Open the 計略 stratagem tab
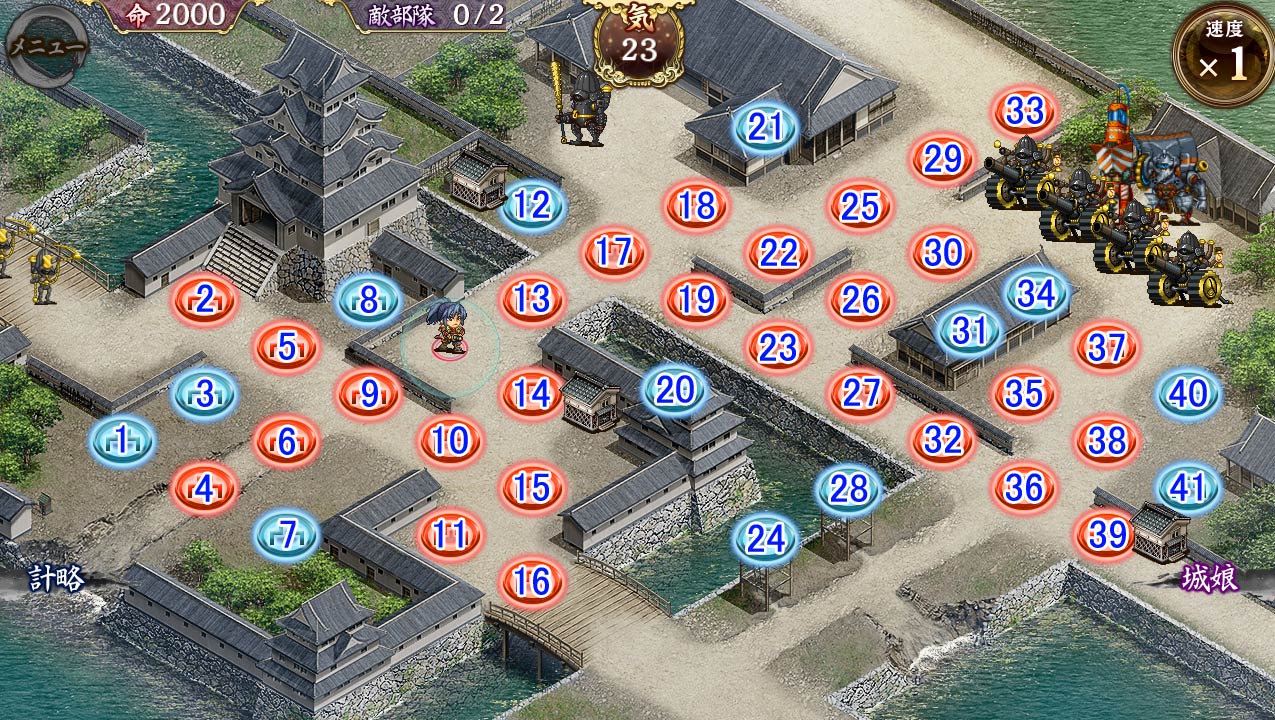 (56, 578)
